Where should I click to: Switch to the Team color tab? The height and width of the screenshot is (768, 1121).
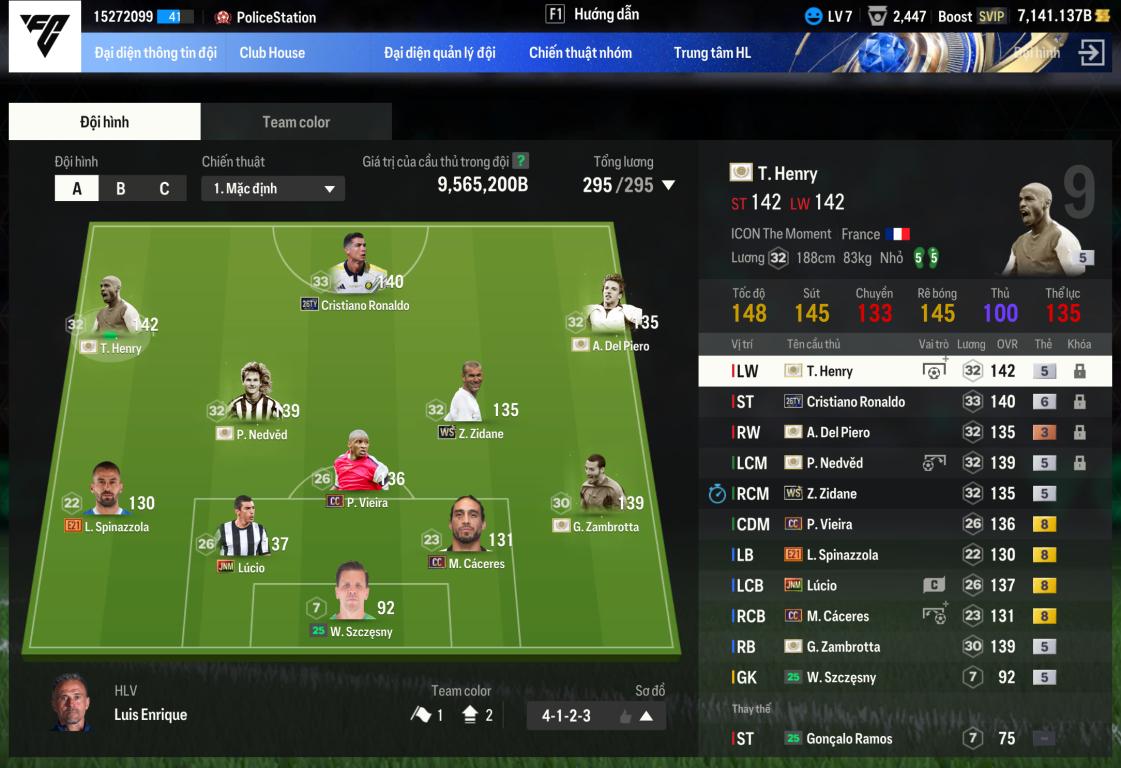pos(296,122)
